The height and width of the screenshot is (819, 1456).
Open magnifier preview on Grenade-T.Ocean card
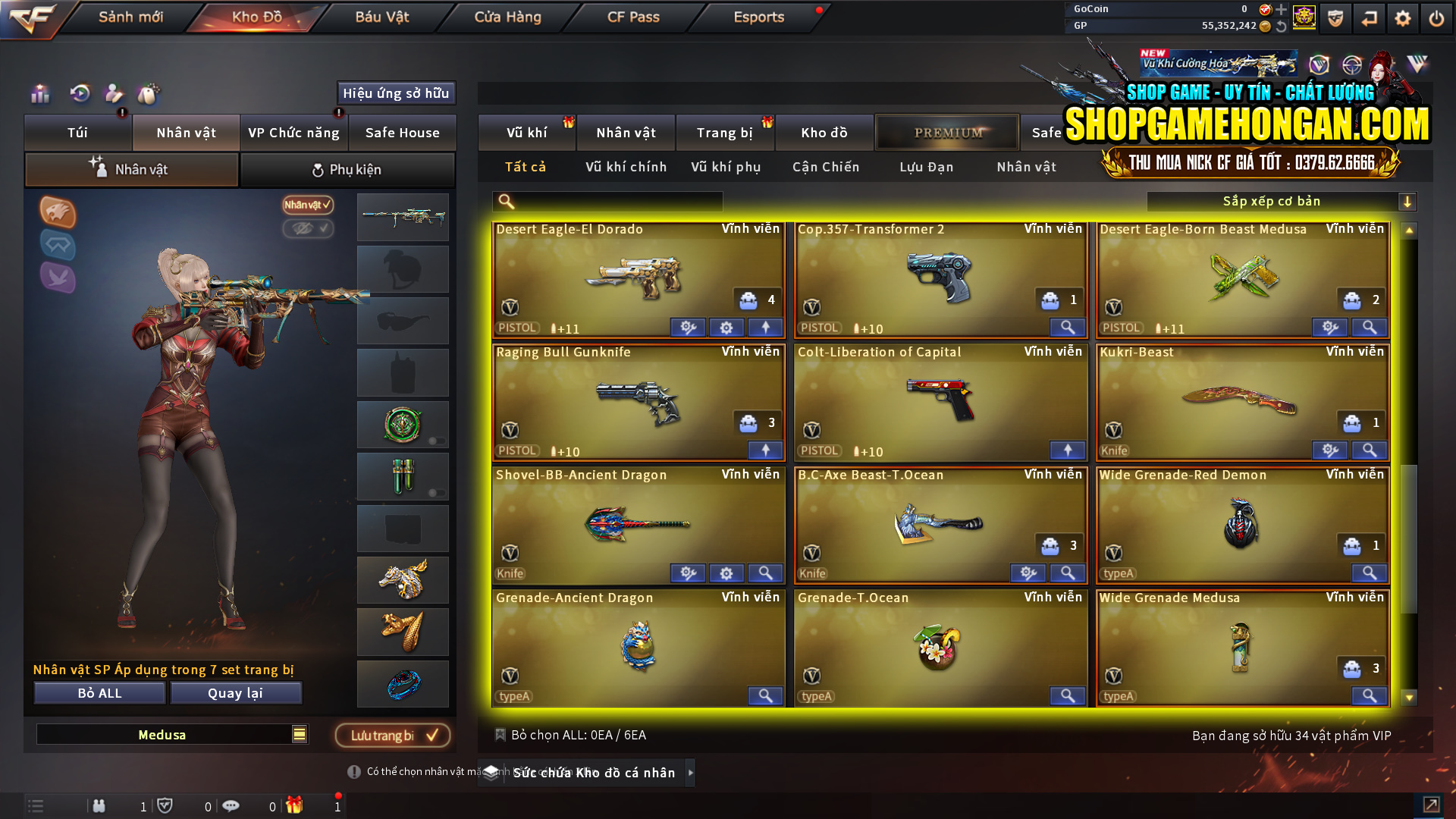pos(1067,695)
